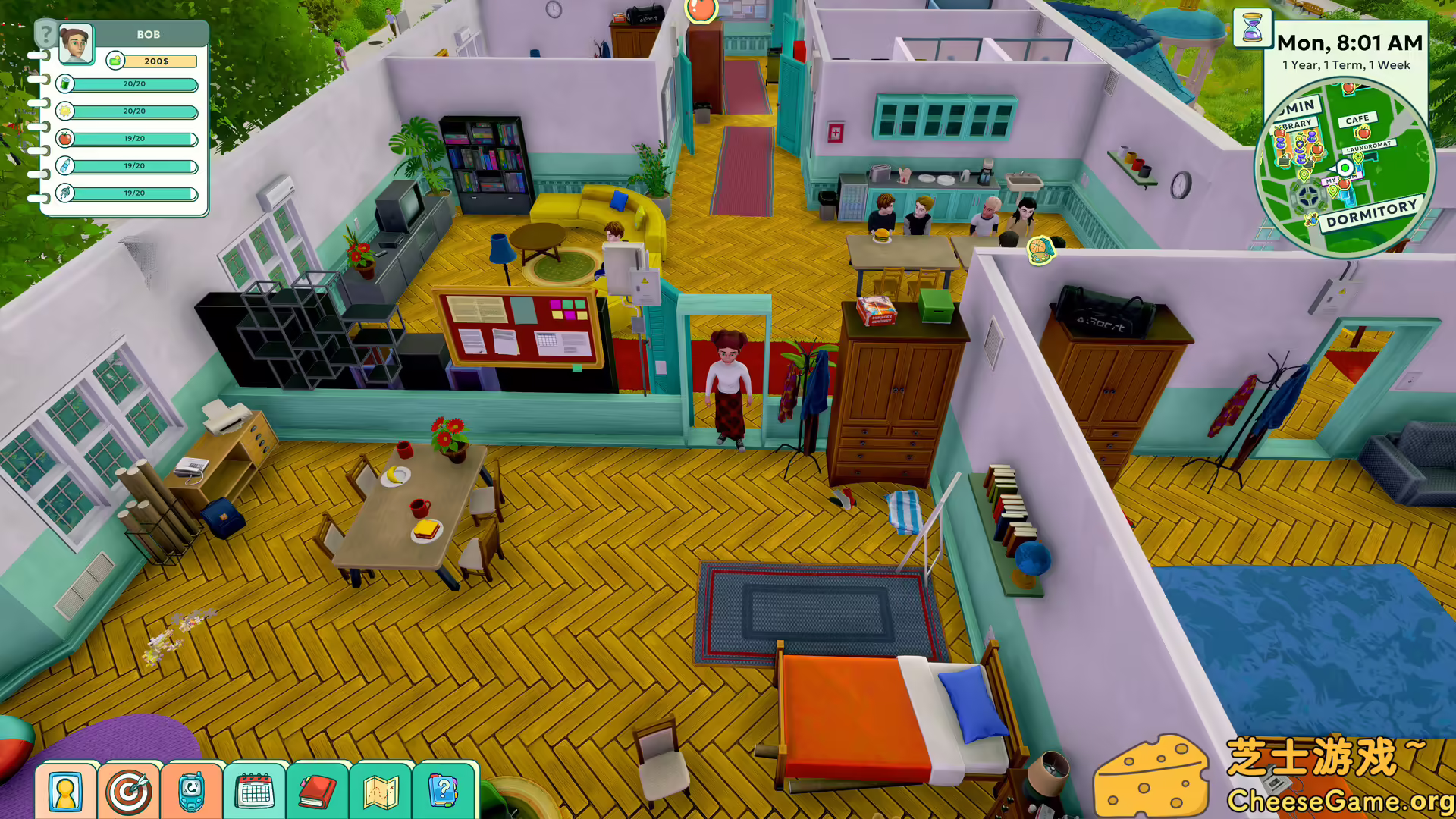1456x819 pixels.
Task: Open the help guide with the question mark book
Action: click(444, 790)
